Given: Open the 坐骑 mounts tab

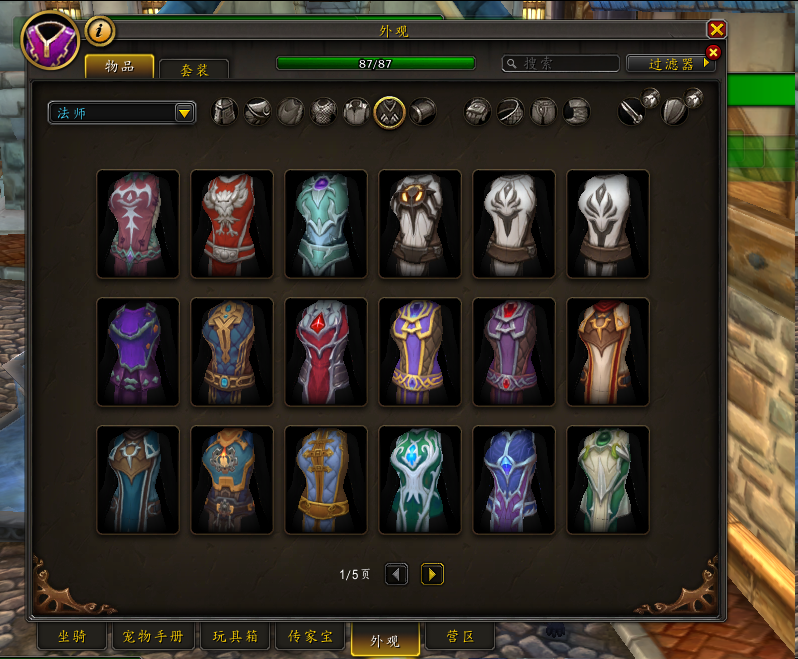Looking at the screenshot, I should coord(71,636).
